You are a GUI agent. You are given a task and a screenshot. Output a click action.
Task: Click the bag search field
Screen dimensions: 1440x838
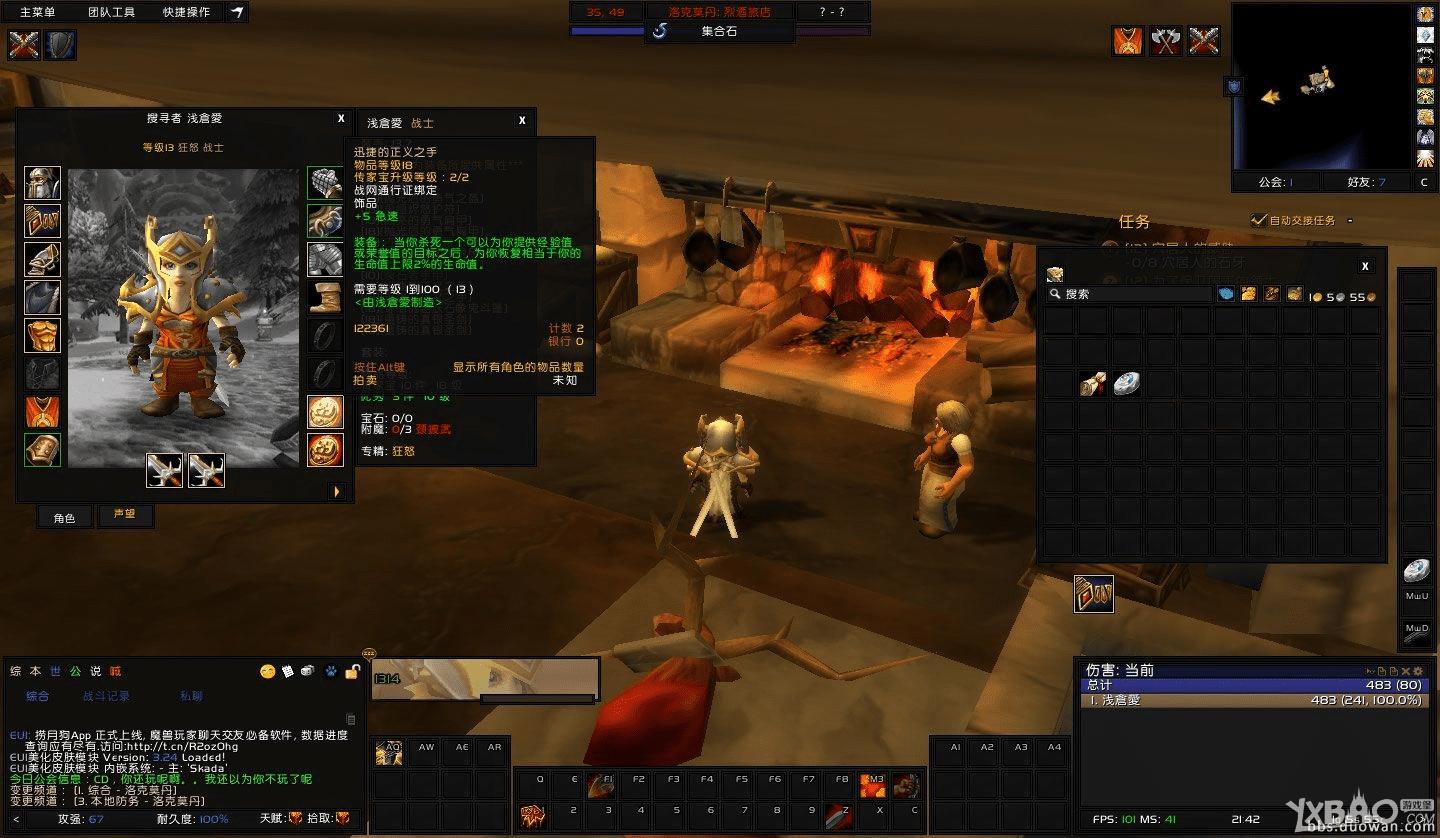coord(1130,294)
